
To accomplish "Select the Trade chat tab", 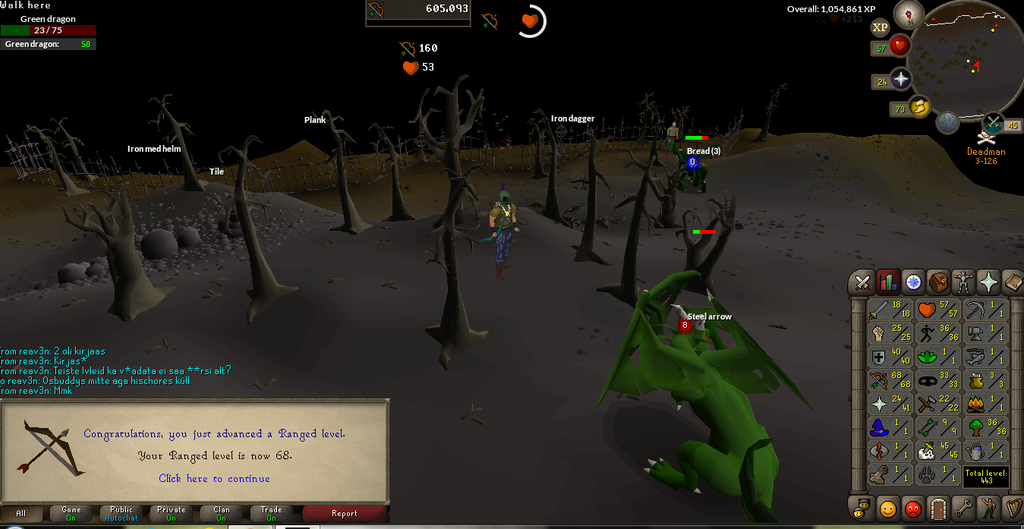I will (x=271, y=513).
